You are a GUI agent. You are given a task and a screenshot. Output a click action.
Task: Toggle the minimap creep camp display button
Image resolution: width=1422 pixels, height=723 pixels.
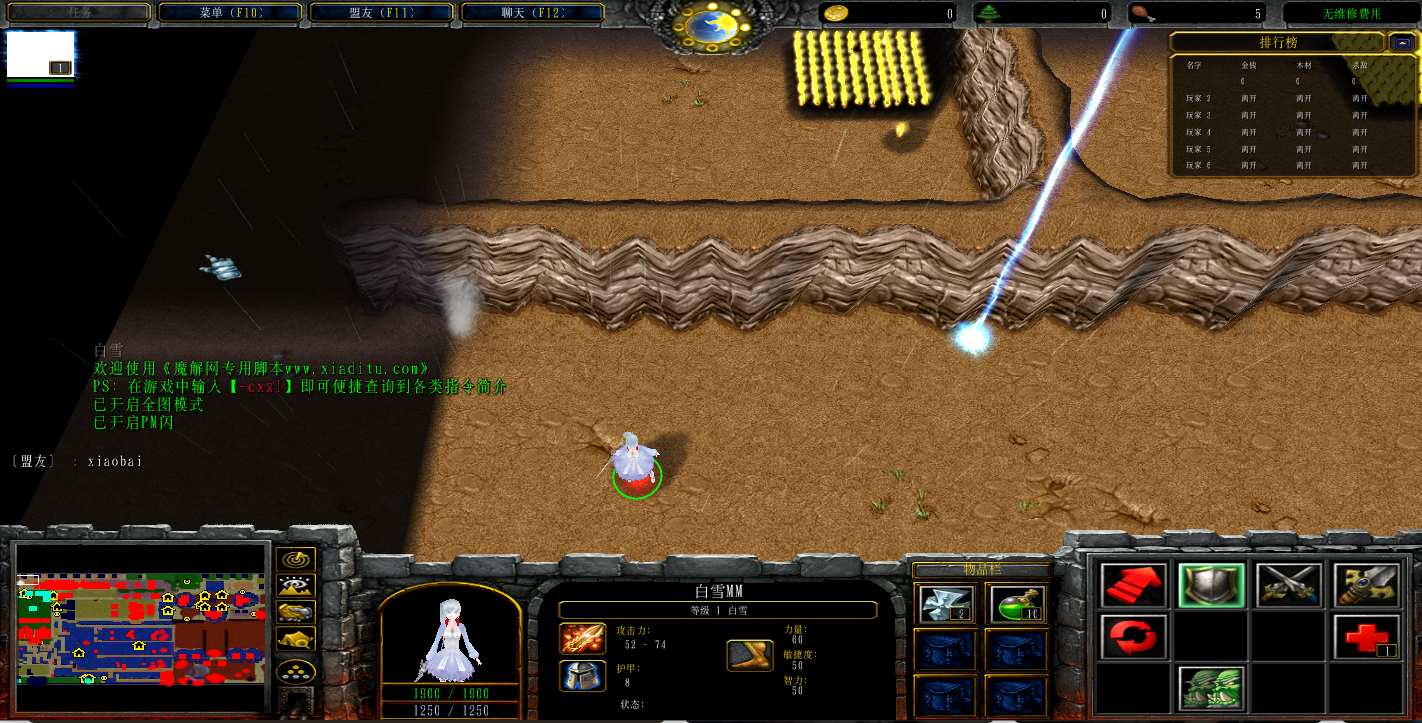click(296, 638)
